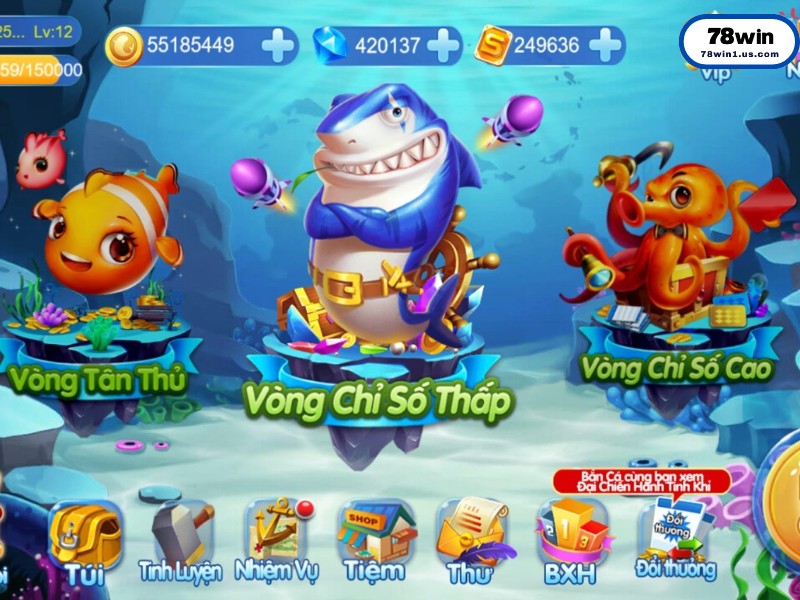
Task: Visit the Tiệm shop
Action: point(374,540)
